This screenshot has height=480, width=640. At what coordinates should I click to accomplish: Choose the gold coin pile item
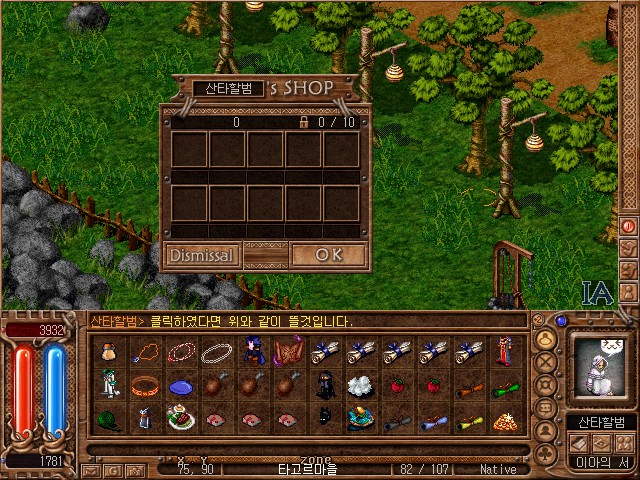505,420
